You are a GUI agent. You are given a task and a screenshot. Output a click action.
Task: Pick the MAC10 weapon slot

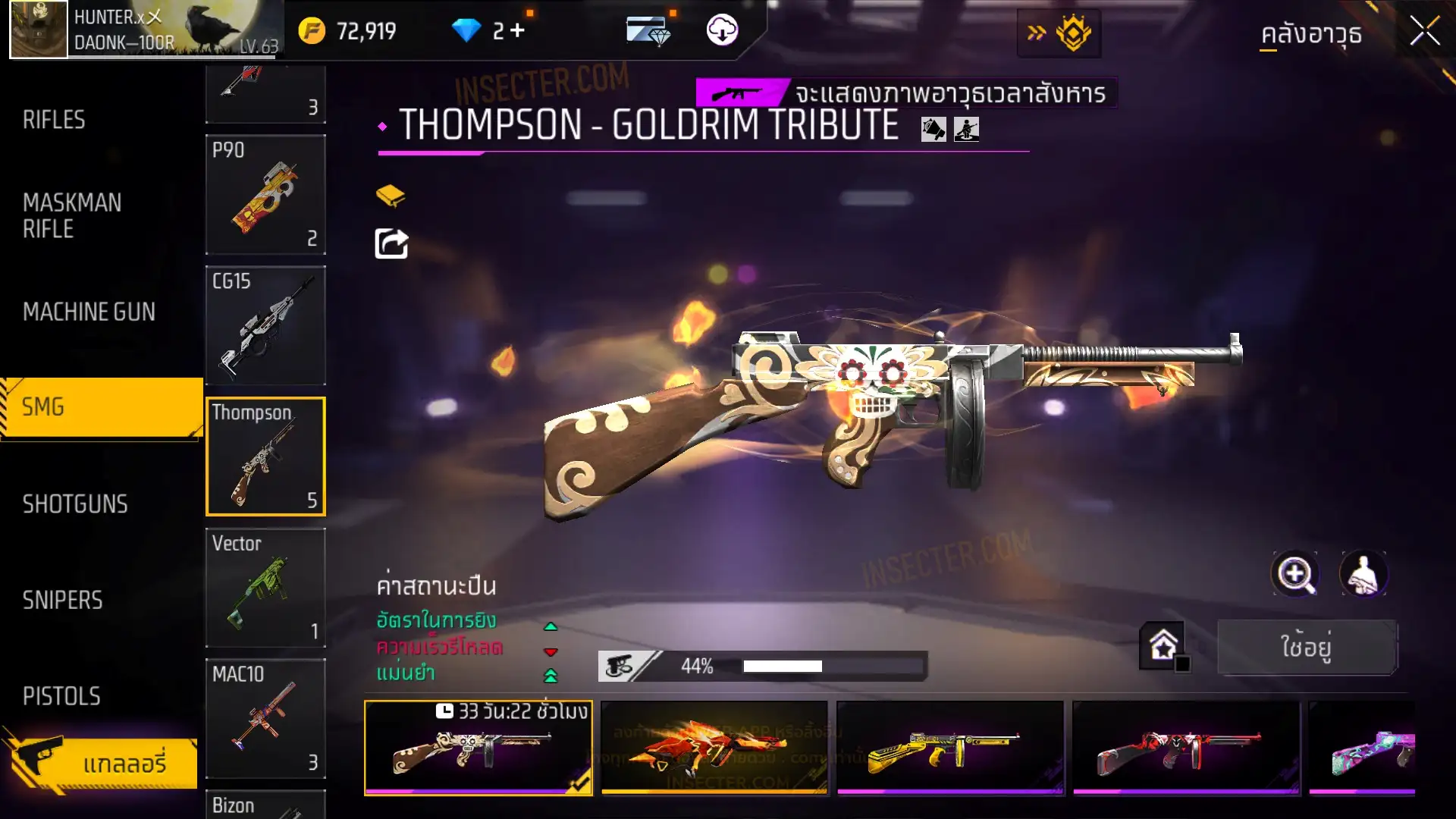(x=265, y=718)
